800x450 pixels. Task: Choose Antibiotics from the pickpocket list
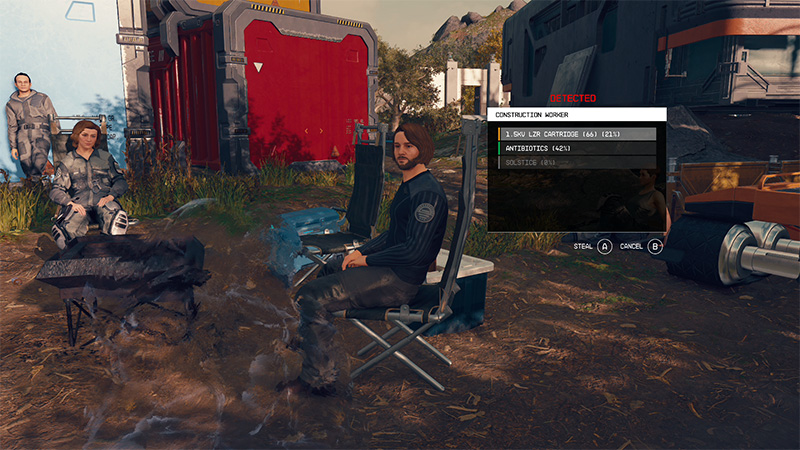click(x=573, y=148)
